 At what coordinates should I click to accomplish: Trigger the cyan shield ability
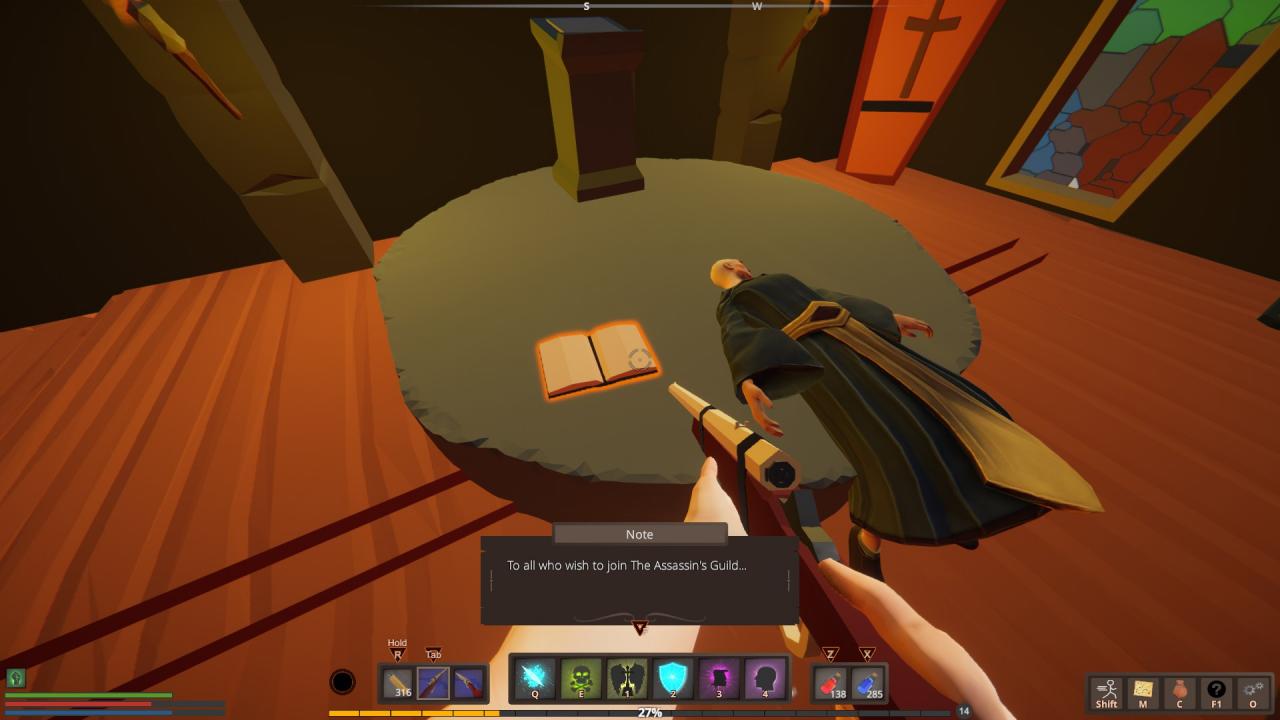(x=673, y=679)
